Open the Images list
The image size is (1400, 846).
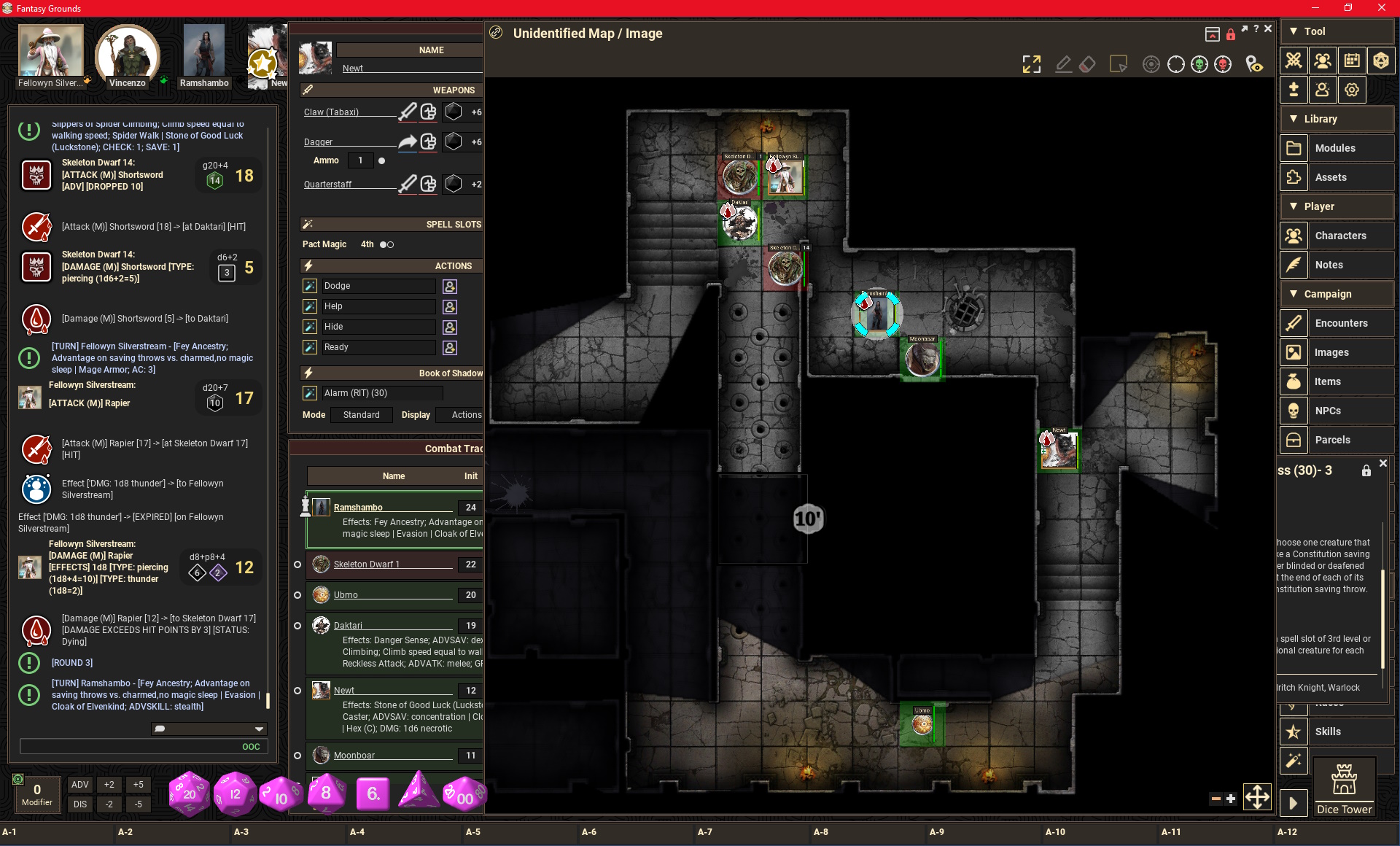[1331, 352]
